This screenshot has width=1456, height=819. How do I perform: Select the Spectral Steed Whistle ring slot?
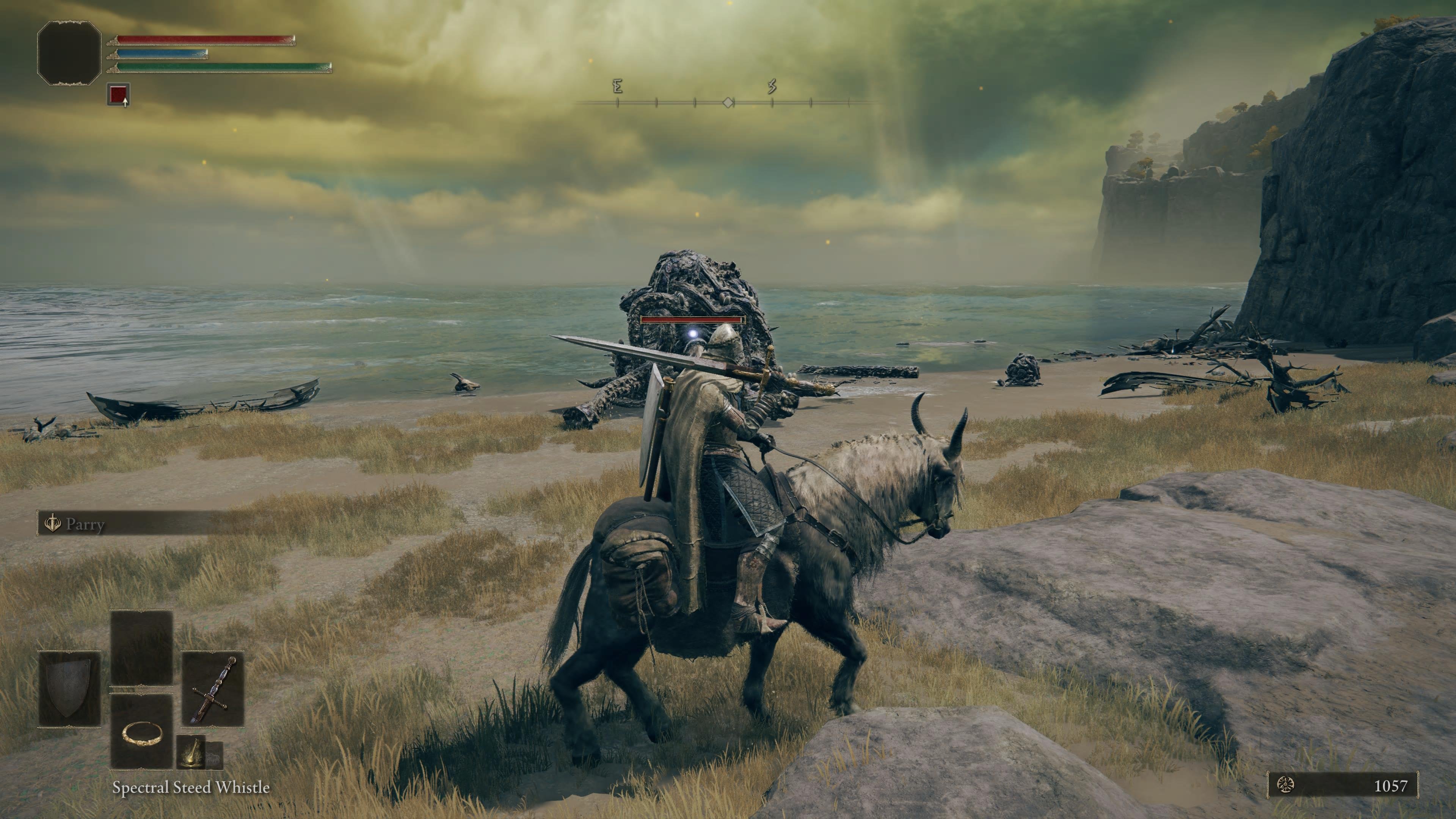point(142,732)
